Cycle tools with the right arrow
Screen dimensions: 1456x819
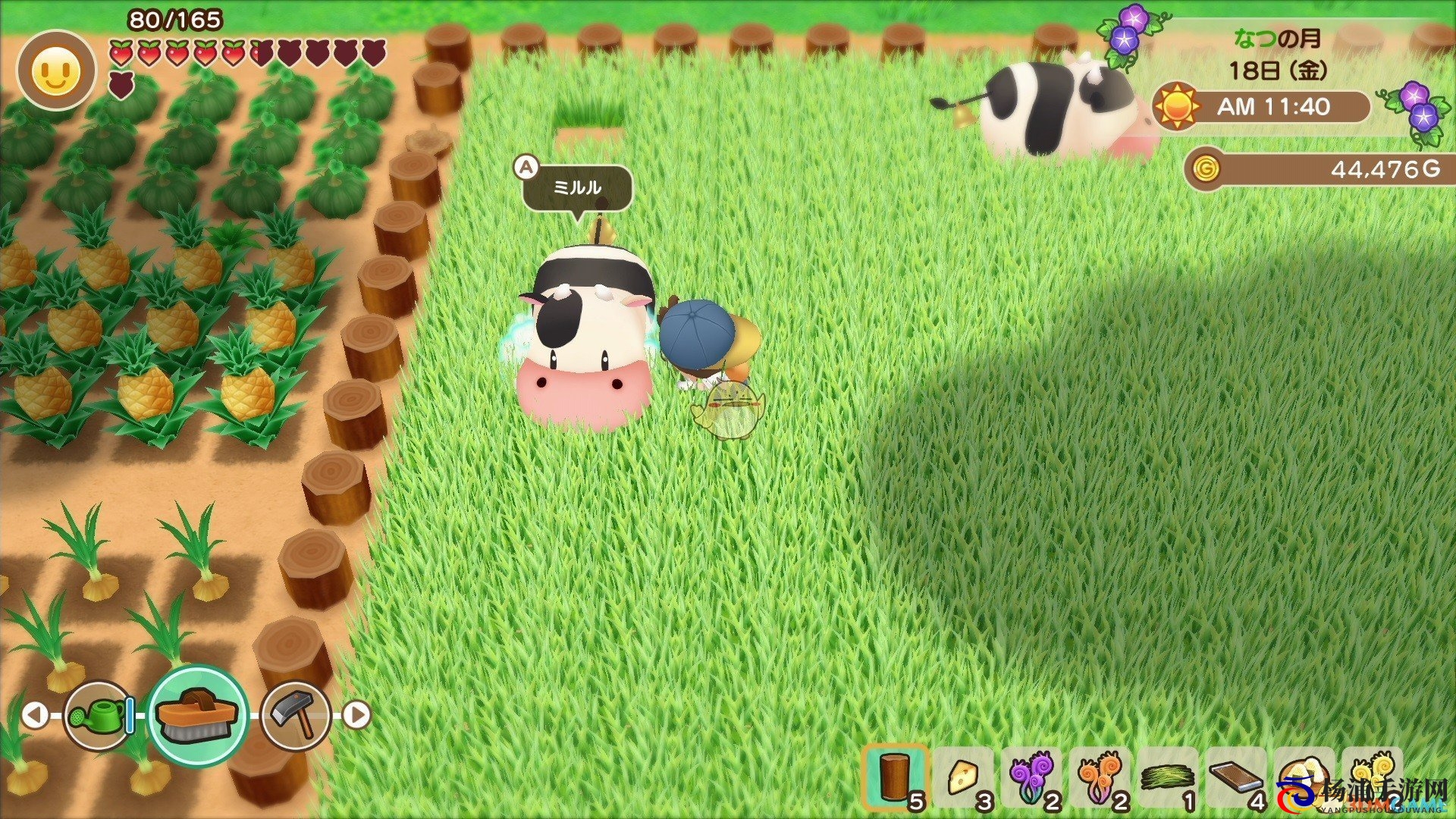356,714
